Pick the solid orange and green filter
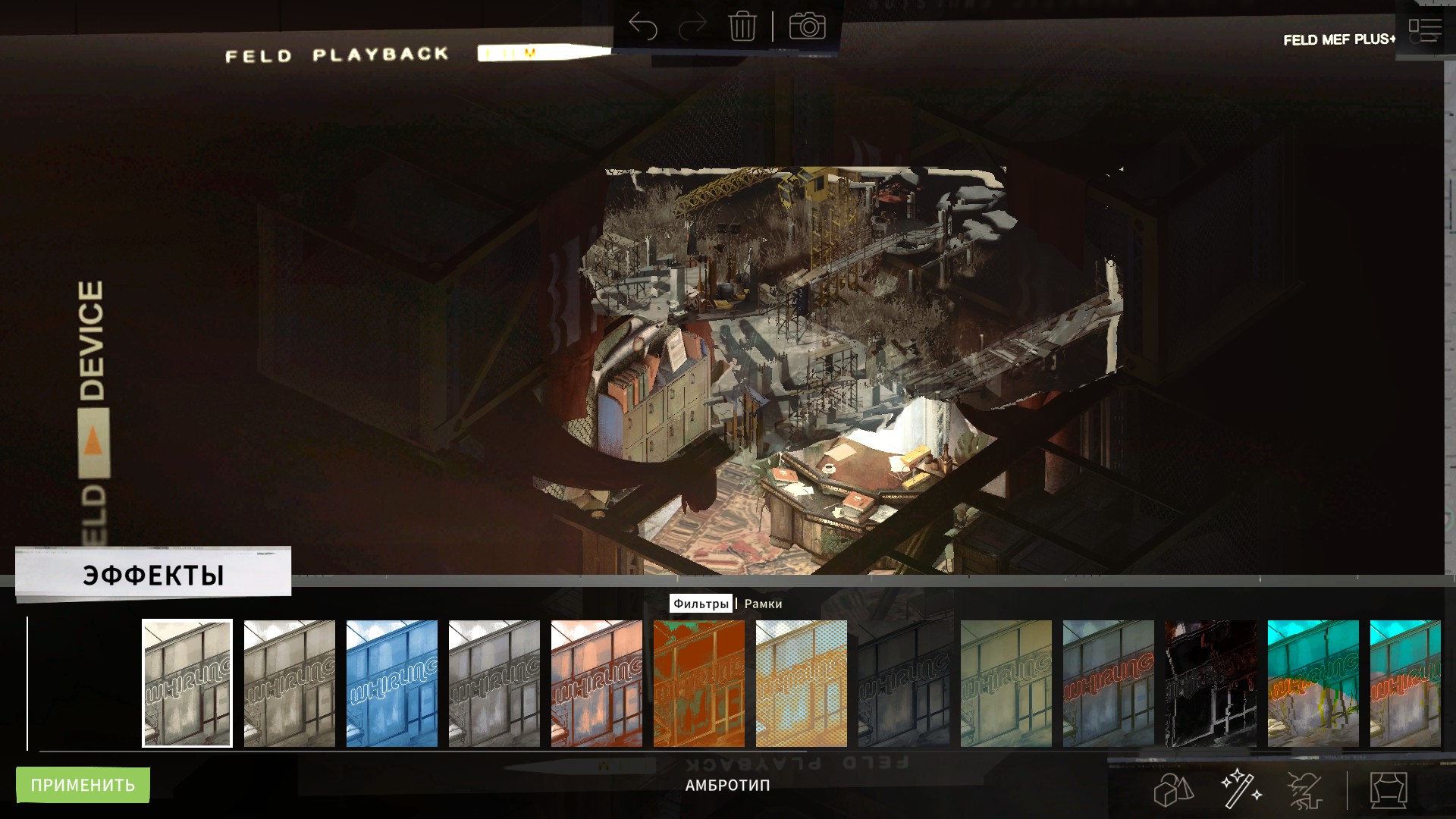This screenshot has width=1456, height=819. pyautogui.click(x=699, y=683)
